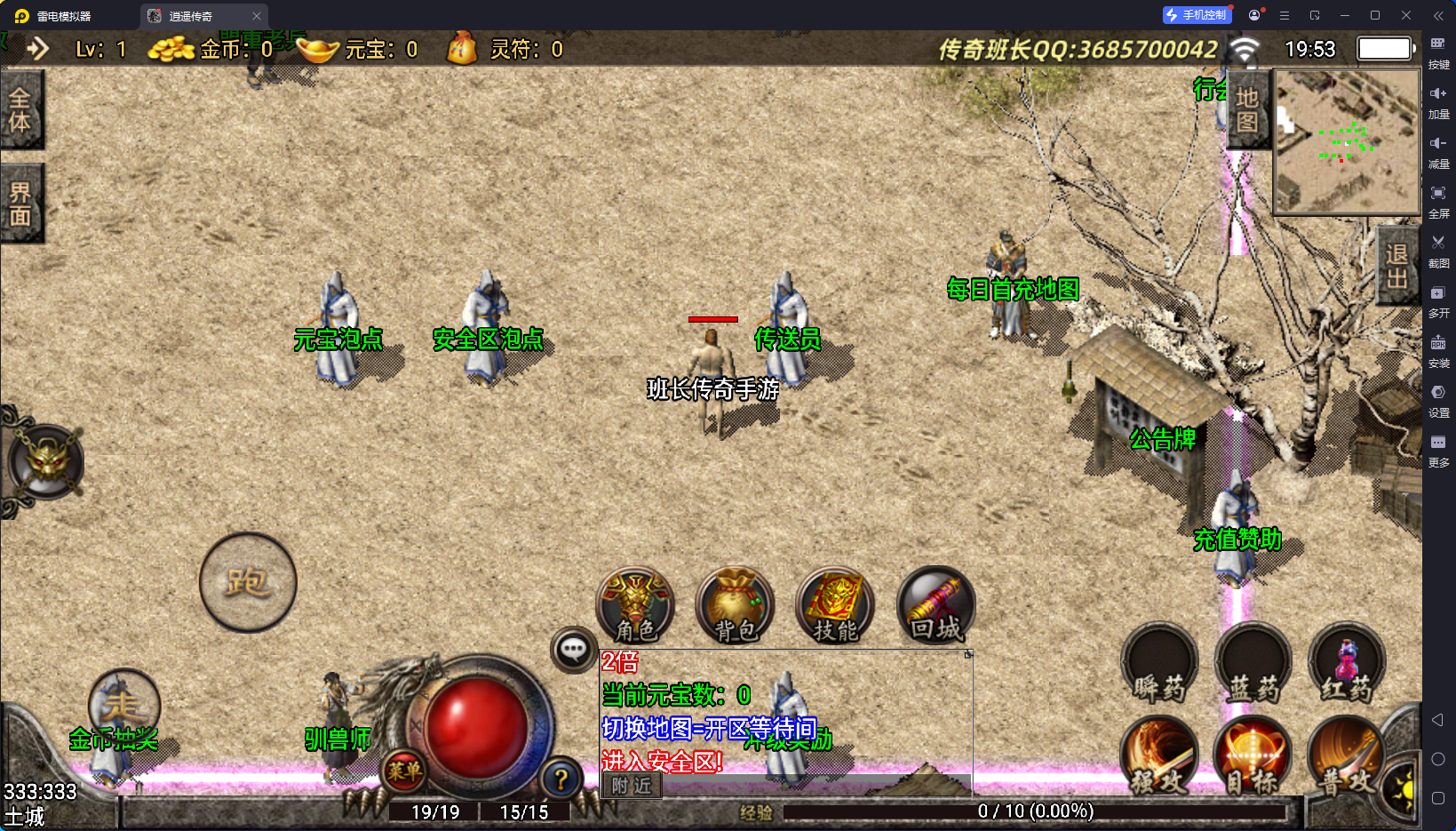Close the 逍遥传奇 emulator tab

coord(257,16)
